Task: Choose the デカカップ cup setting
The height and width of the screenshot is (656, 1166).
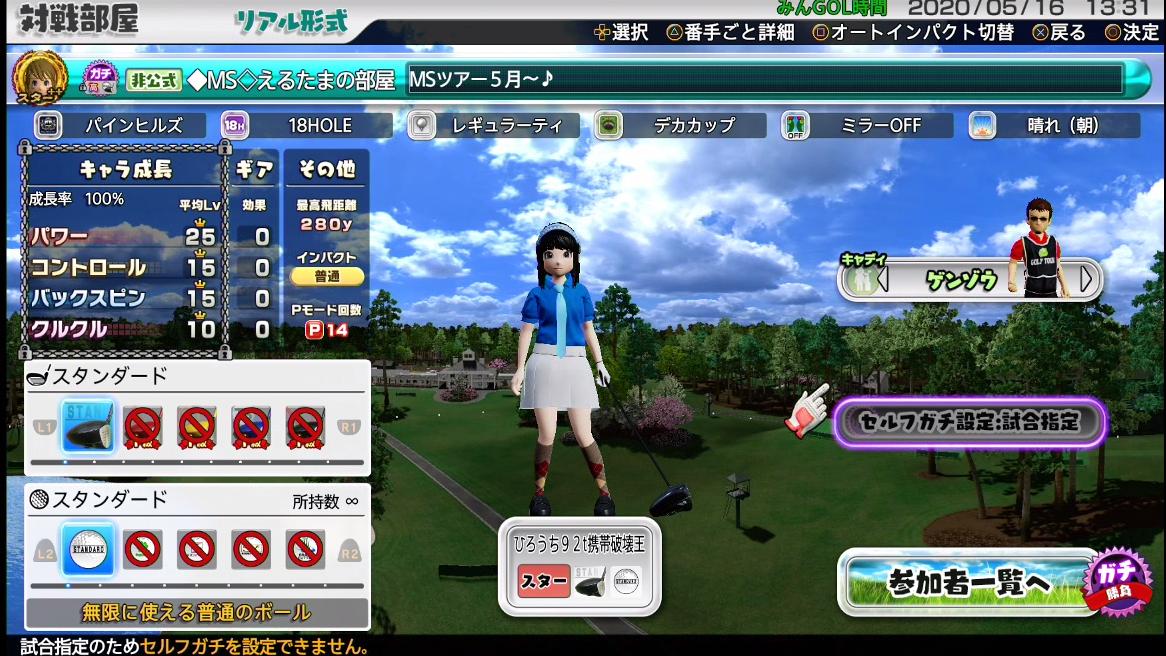Action: [x=680, y=126]
